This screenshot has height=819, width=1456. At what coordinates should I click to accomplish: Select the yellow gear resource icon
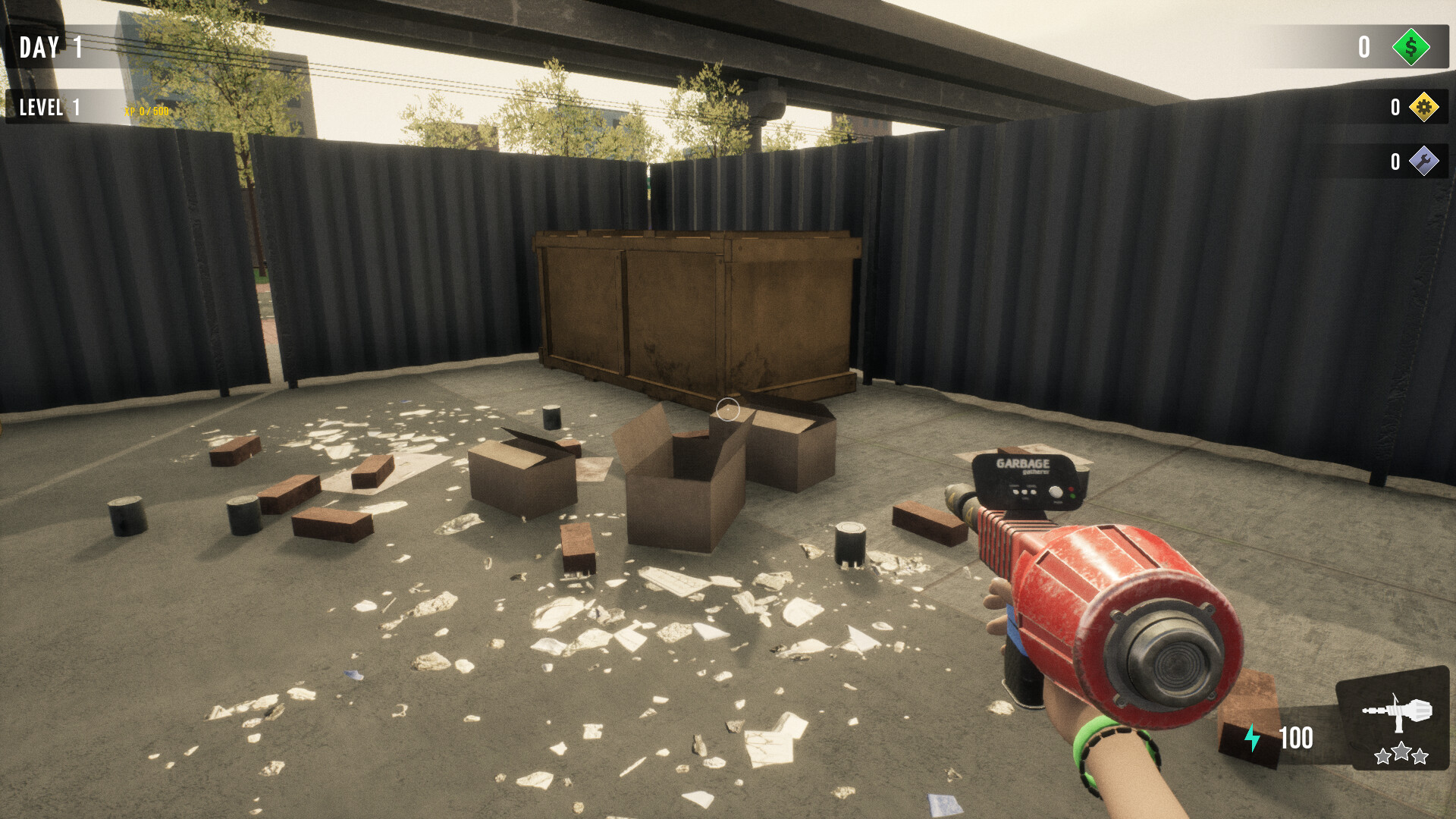tap(1424, 108)
